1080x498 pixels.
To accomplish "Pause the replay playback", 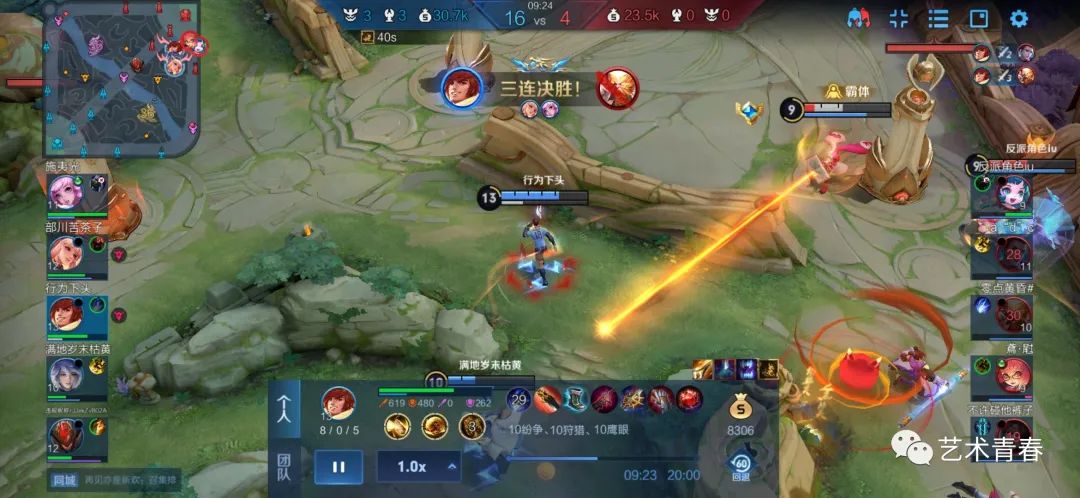I will (x=338, y=466).
